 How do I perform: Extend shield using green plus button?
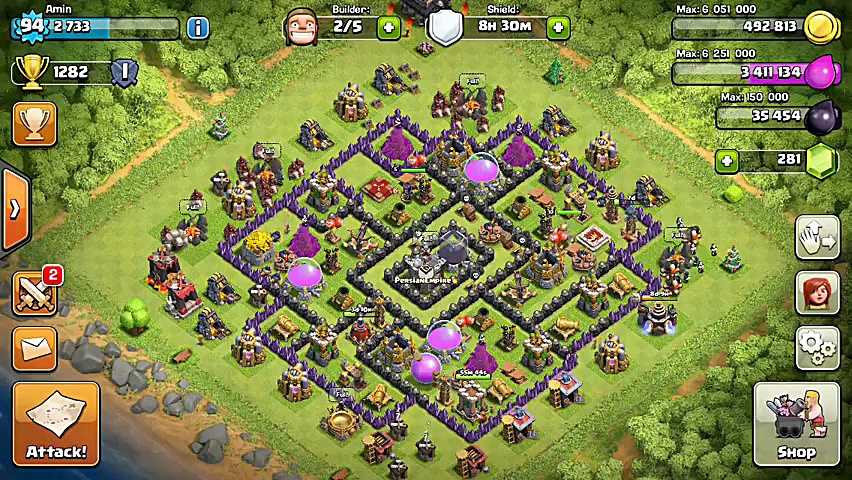click(x=558, y=27)
